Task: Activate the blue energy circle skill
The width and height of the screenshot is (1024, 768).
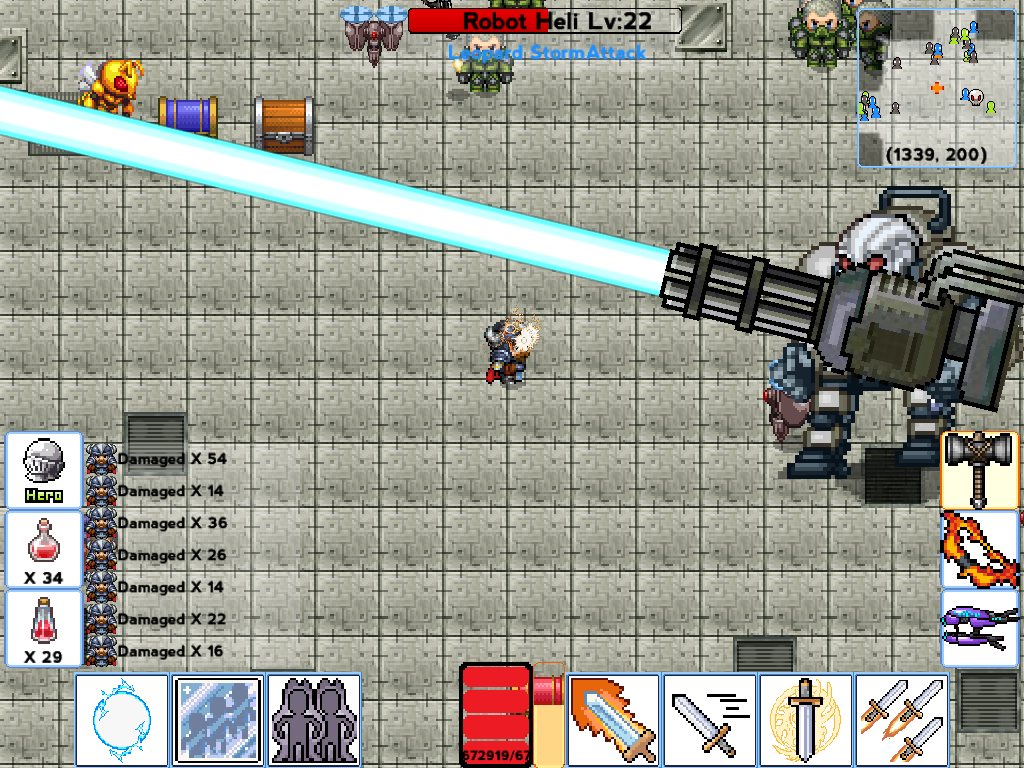Action: 122,719
